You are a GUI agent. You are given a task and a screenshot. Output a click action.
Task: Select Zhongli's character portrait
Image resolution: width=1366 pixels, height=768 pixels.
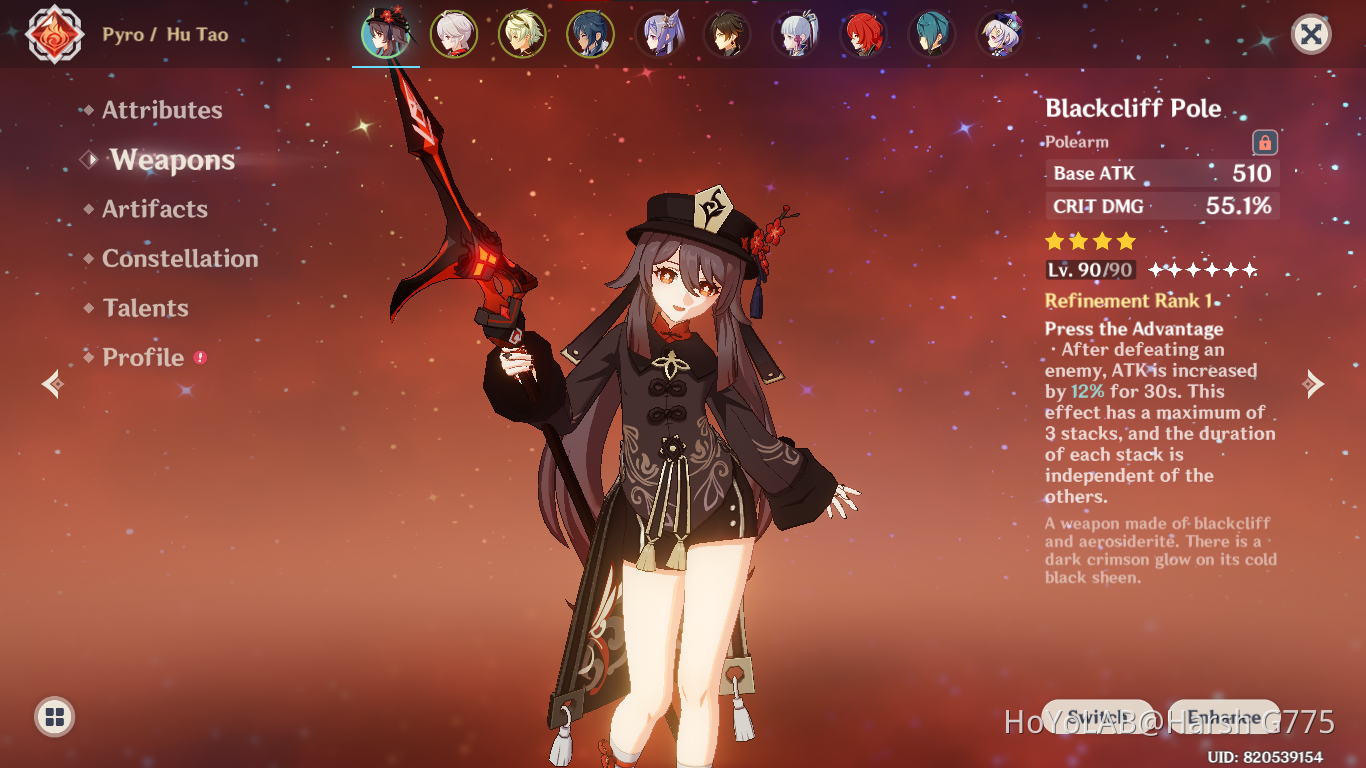(x=726, y=34)
